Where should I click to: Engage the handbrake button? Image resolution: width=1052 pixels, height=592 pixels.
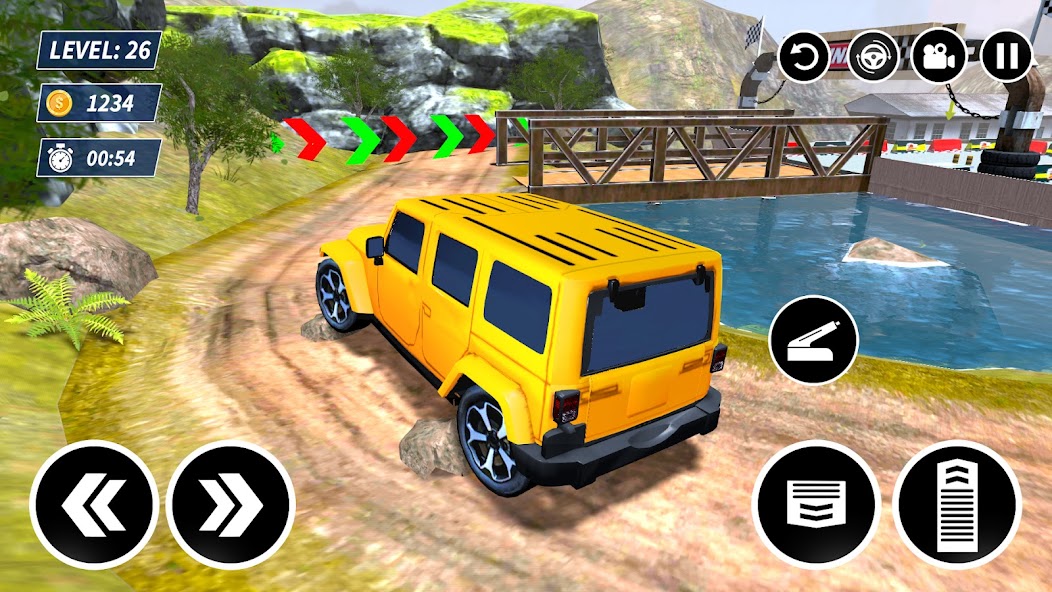813,339
